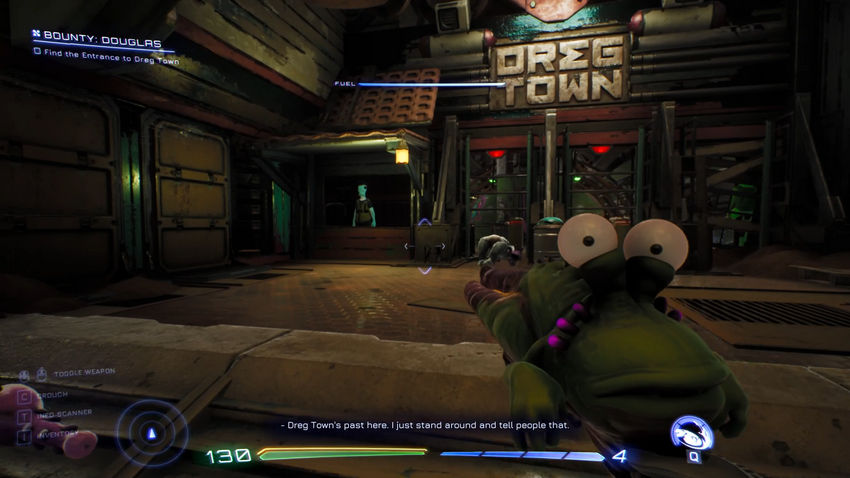This screenshot has height=478, width=850.
Task: Click the diamond objective waypoint marker
Action: tap(425, 245)
